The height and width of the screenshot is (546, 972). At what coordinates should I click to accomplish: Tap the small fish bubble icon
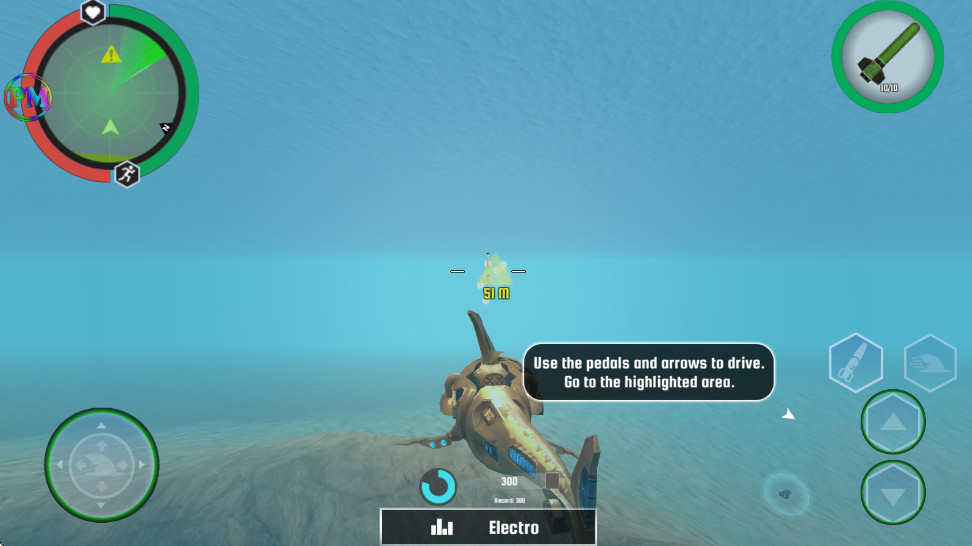click(x=785, y=492)
